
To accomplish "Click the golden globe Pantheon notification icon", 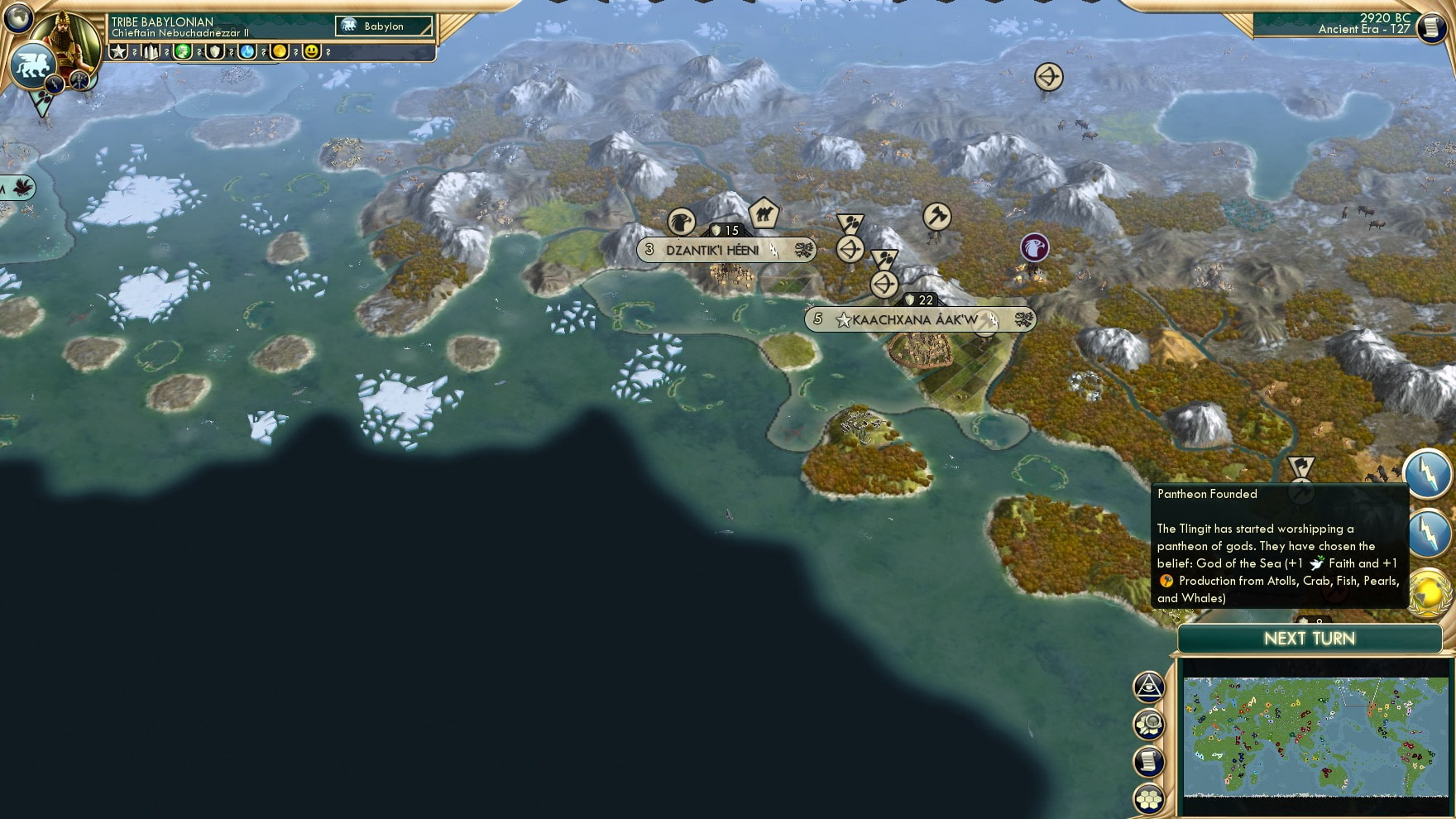I will [1430, 591].
